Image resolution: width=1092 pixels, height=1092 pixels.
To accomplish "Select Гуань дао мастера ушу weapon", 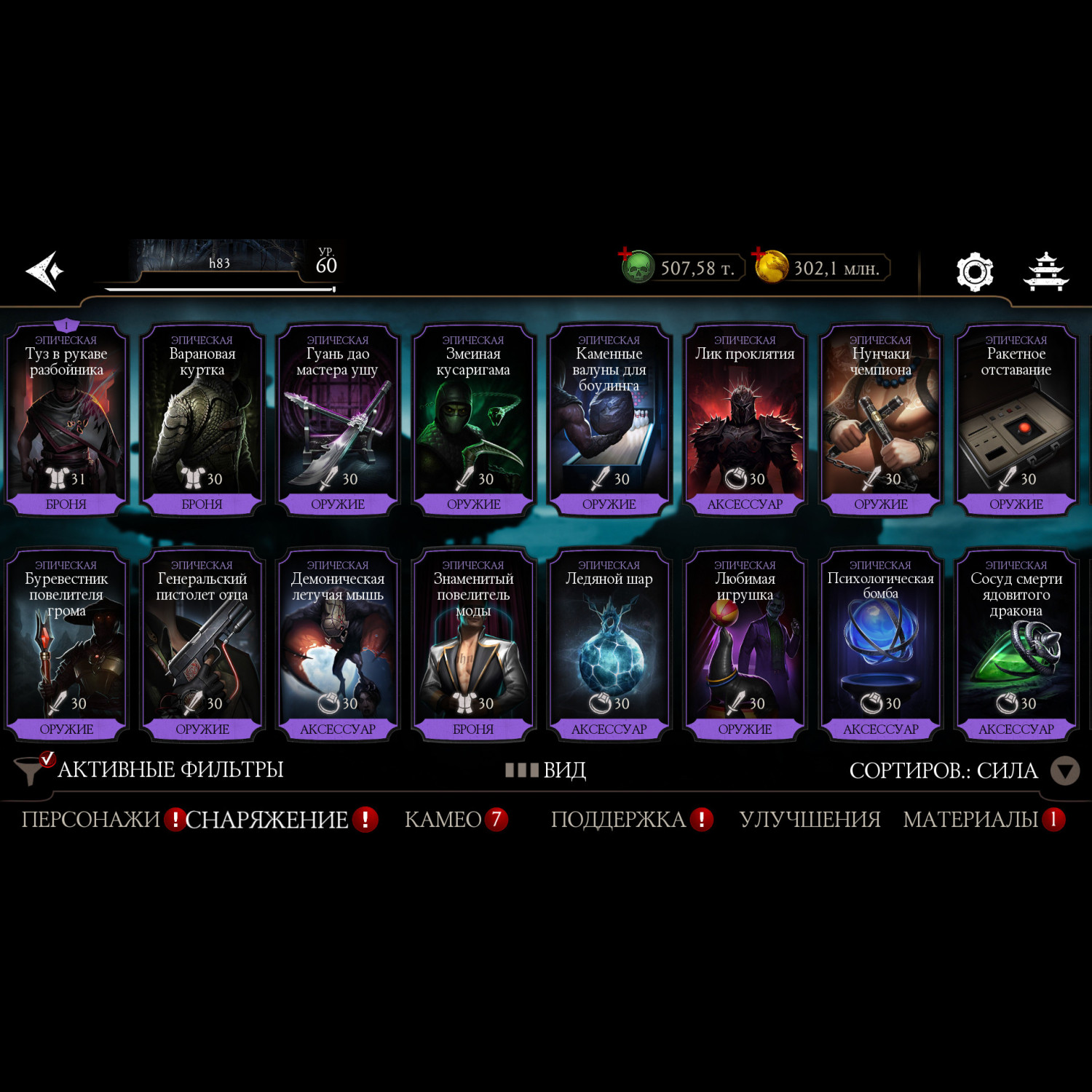I will (338, 420).
